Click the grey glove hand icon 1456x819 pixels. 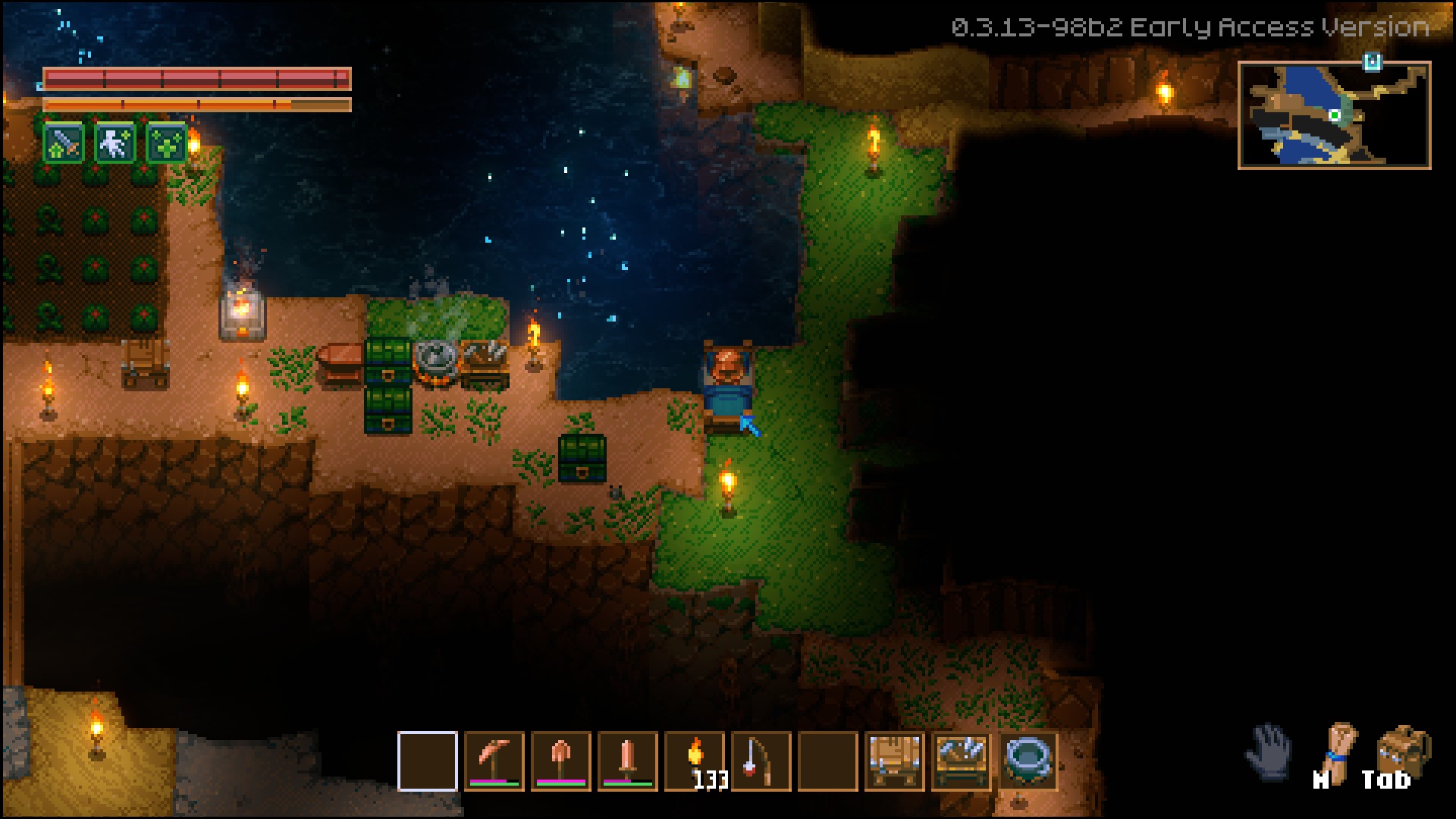click(1270, 751)
